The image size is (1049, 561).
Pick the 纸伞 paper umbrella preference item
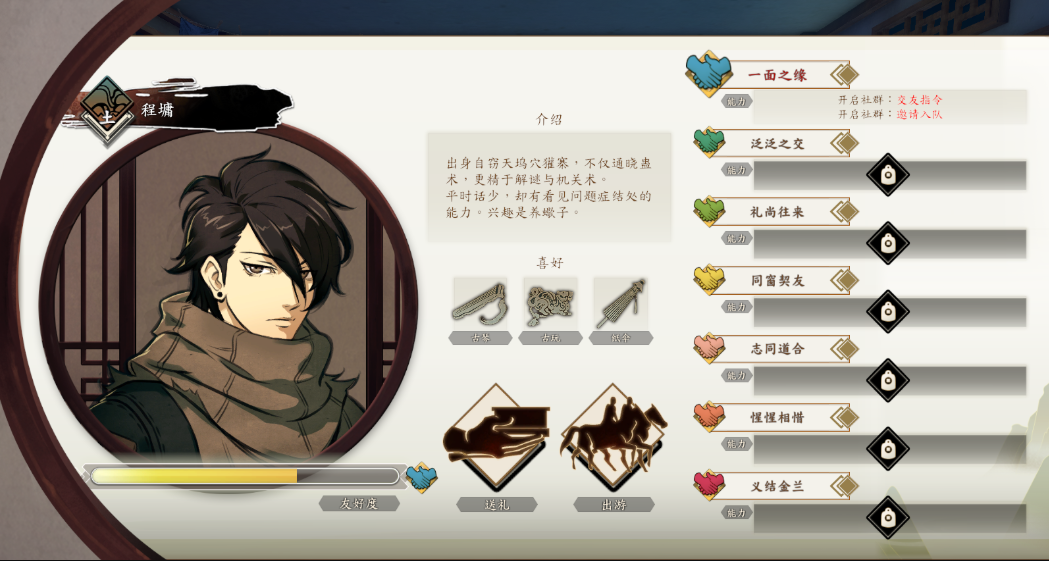point(620,304)
